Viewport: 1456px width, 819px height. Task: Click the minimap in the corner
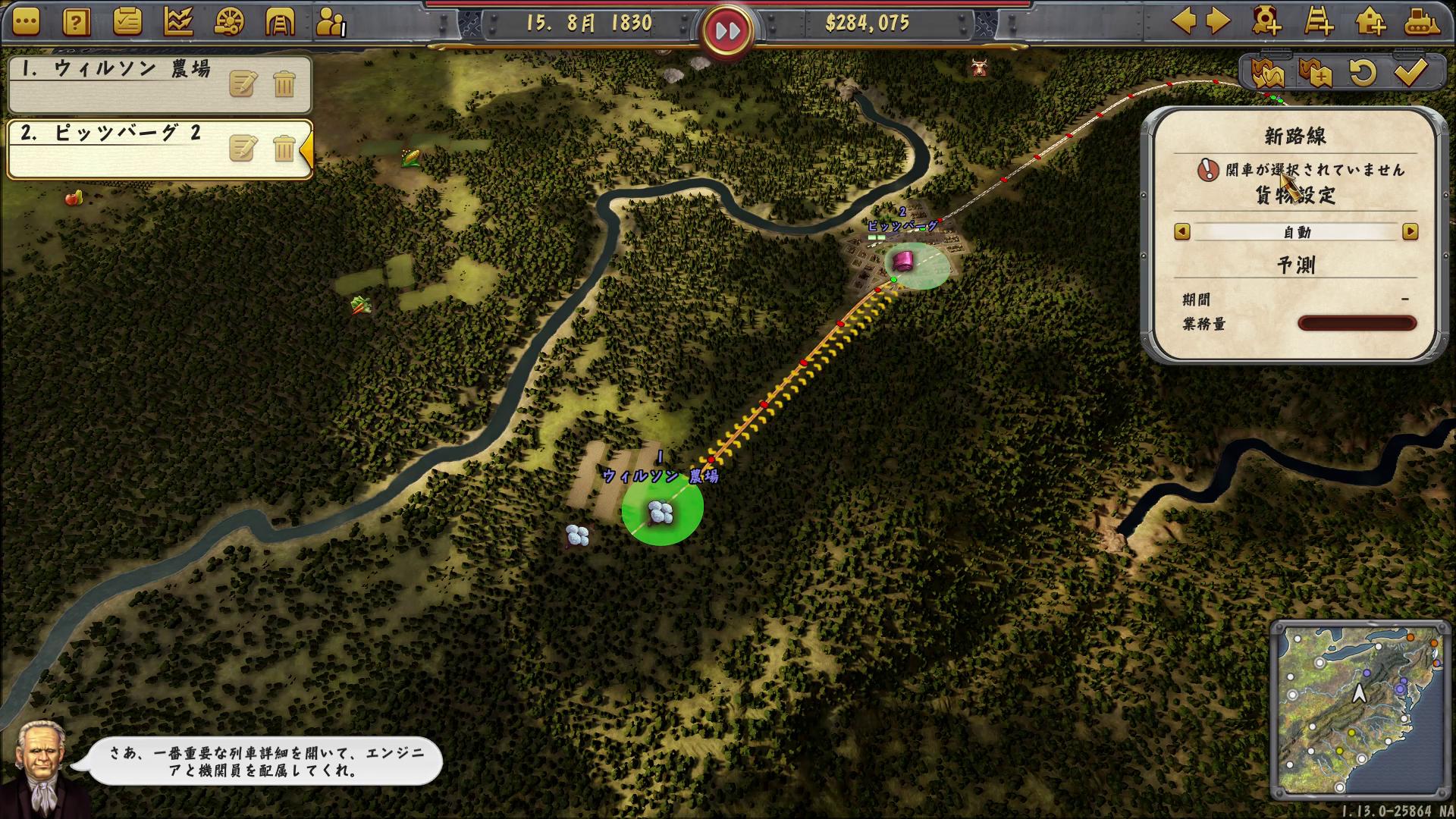point(1360,709)
